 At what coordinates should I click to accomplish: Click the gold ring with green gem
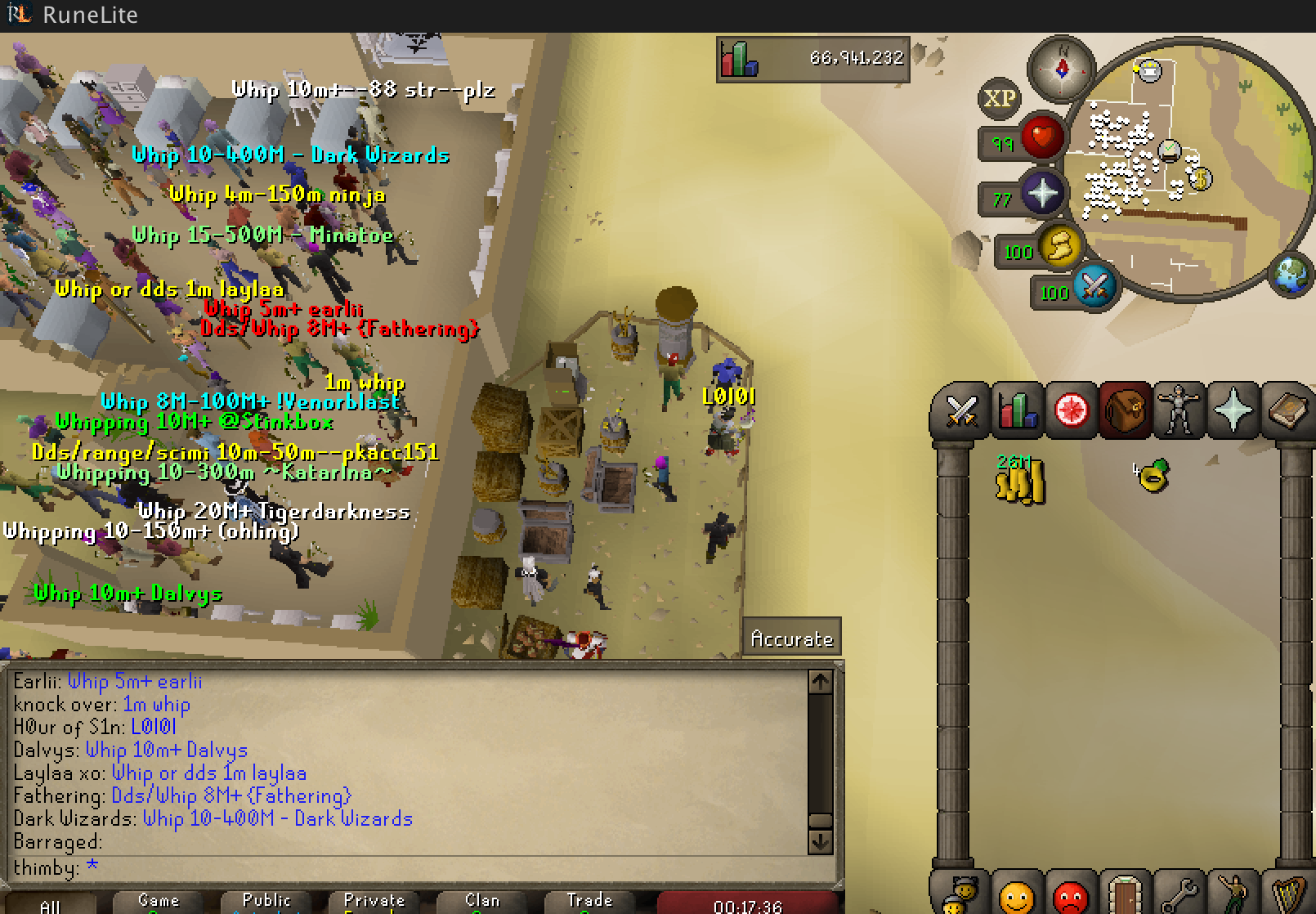tap(1152, 475)
